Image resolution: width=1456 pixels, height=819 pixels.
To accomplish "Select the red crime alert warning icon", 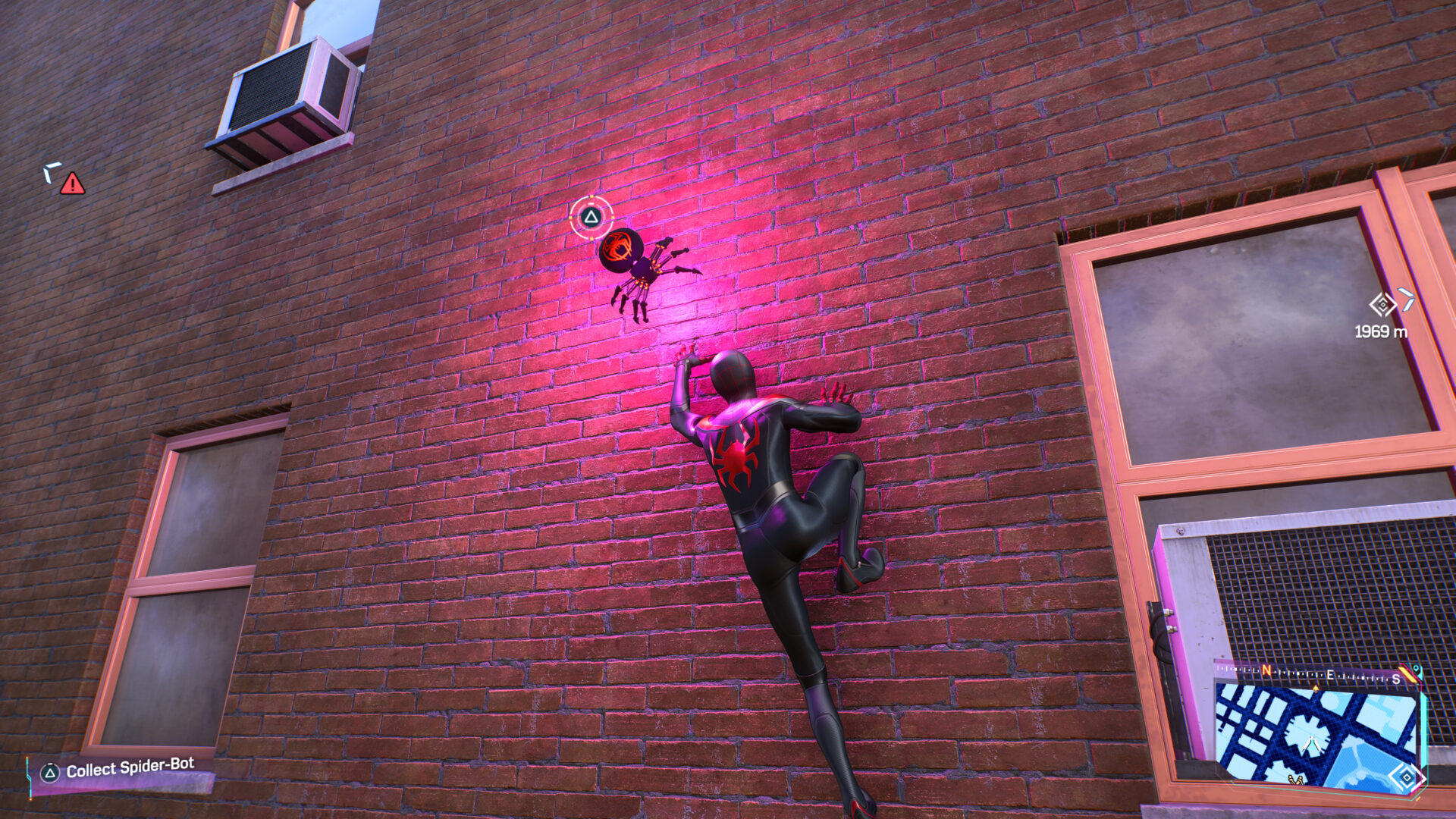I will (72, 182).
